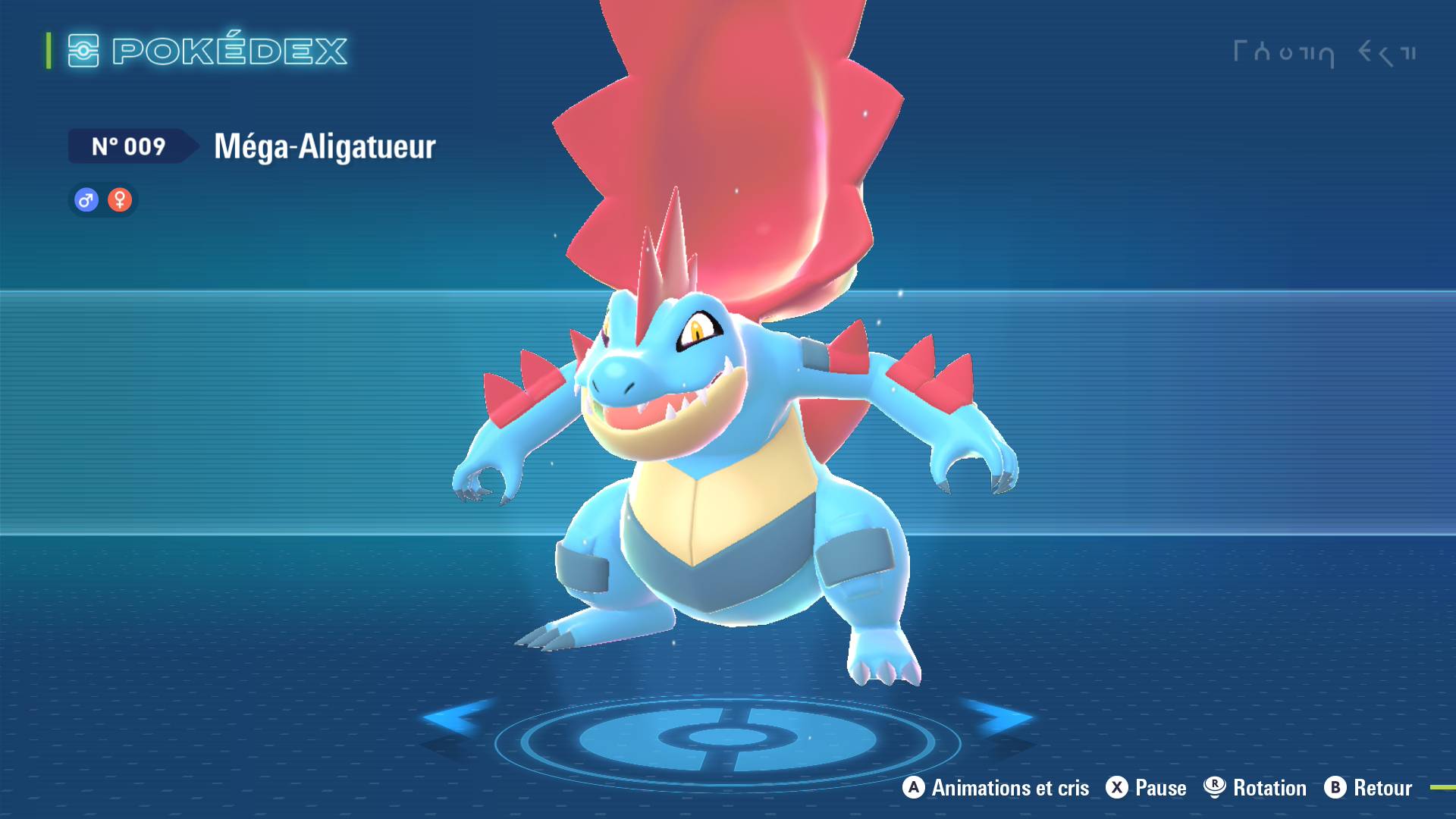
Task: Choose the red female gender icon
Action: pos(120,200)
